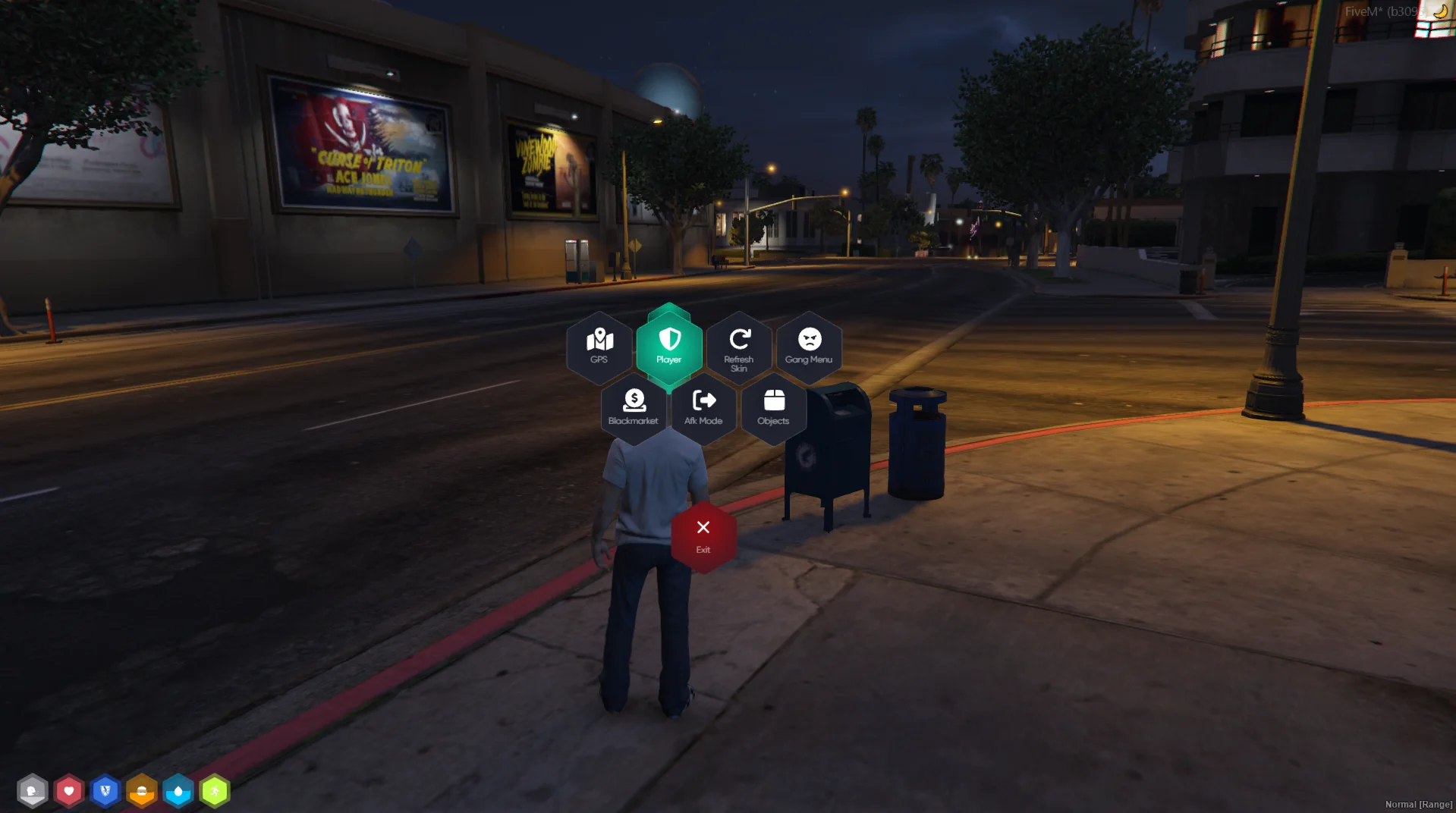Open the Objects menu entry
The height and width of the screenshot is (813, 1456).
[773, 408]
